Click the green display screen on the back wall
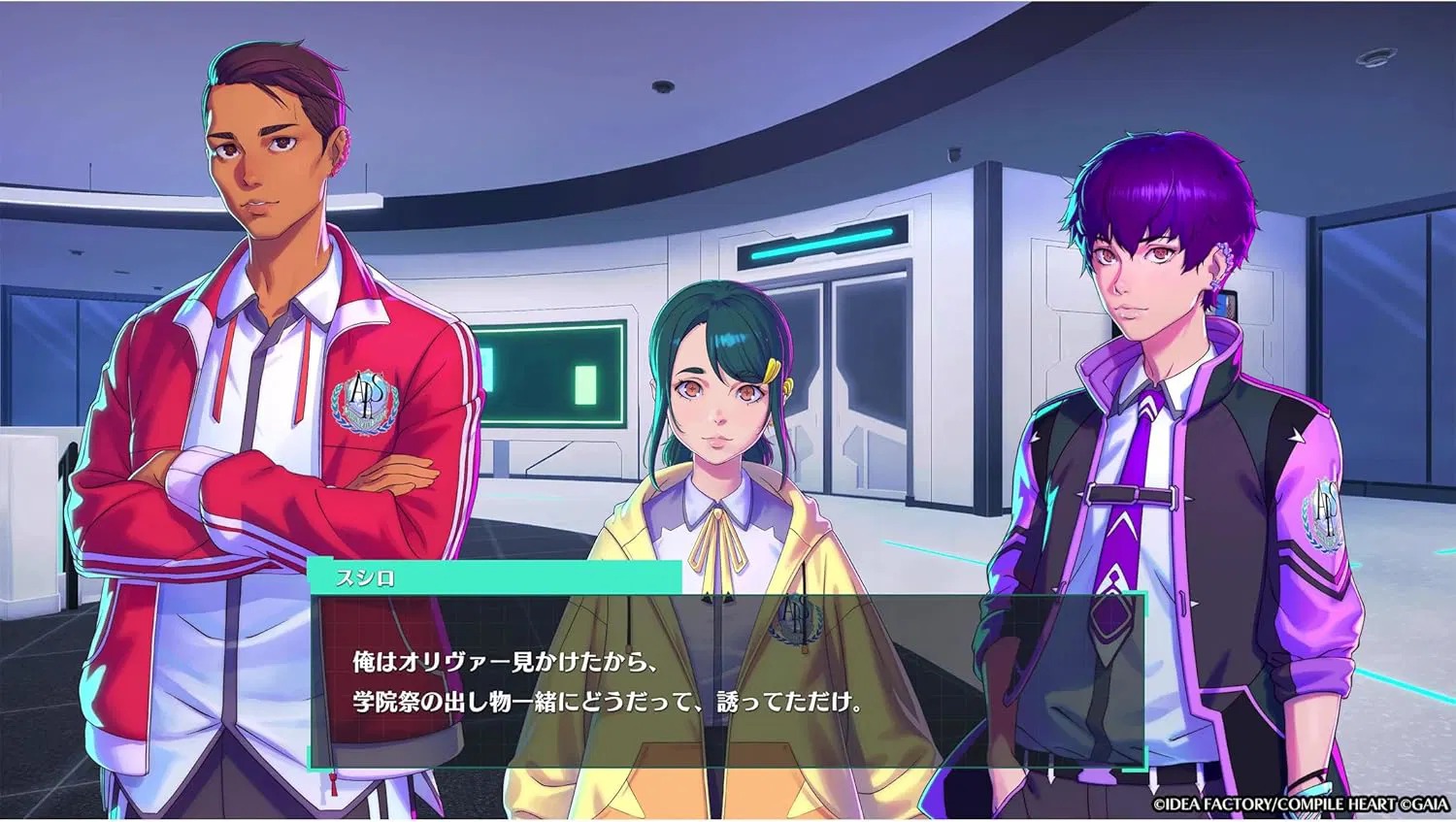The width and height of the screenshot is (1456, 822). point(553,374)
